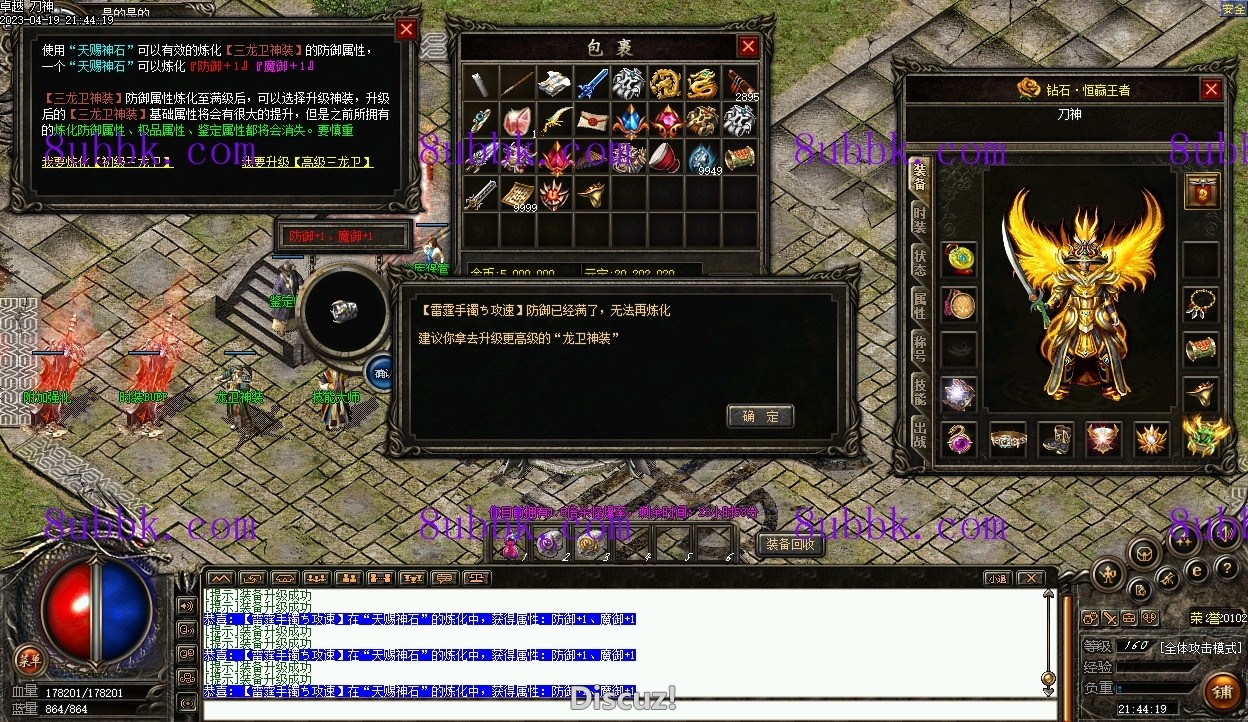Switch to the 技能 skills tab
Screen dimensions: 1248x722
(x=919, y=392)
